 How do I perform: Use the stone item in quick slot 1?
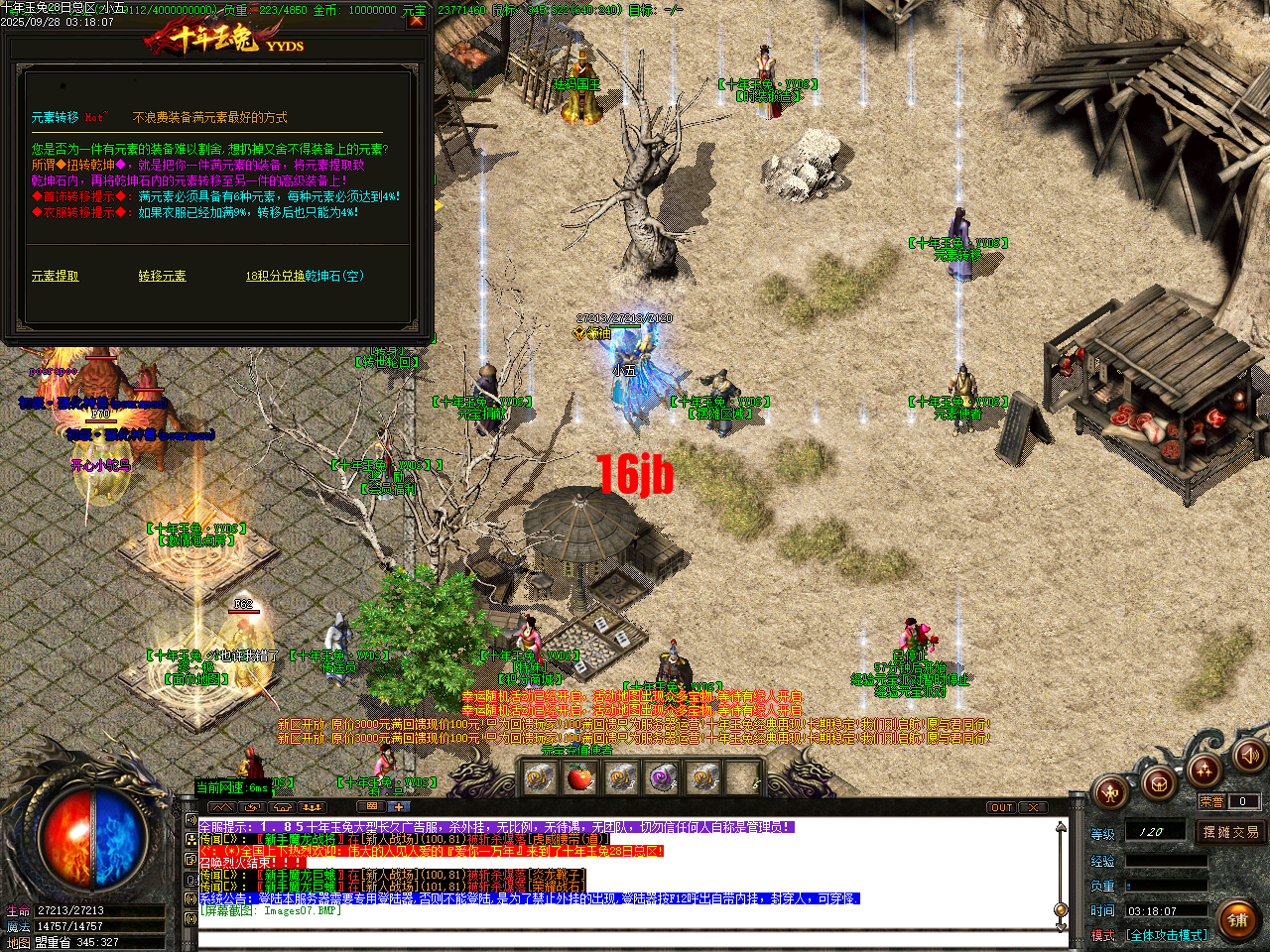coord(539,776)
